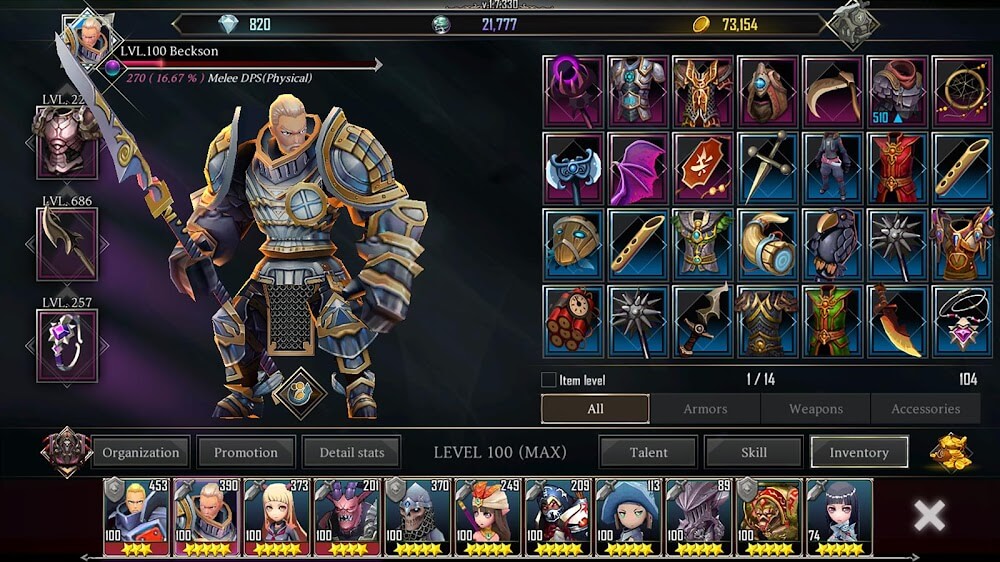Switch to the Armors tab

tap(705, 409)
